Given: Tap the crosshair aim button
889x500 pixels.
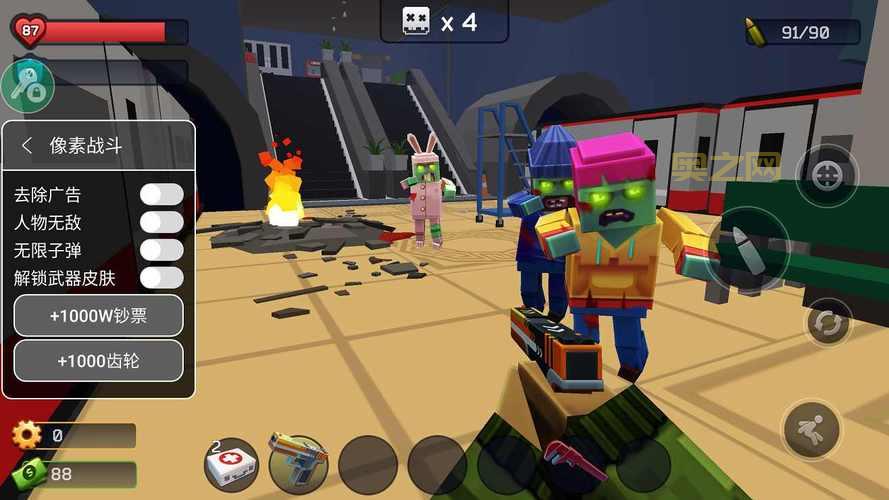Looking at the screenshot, I should click(826, 177).
